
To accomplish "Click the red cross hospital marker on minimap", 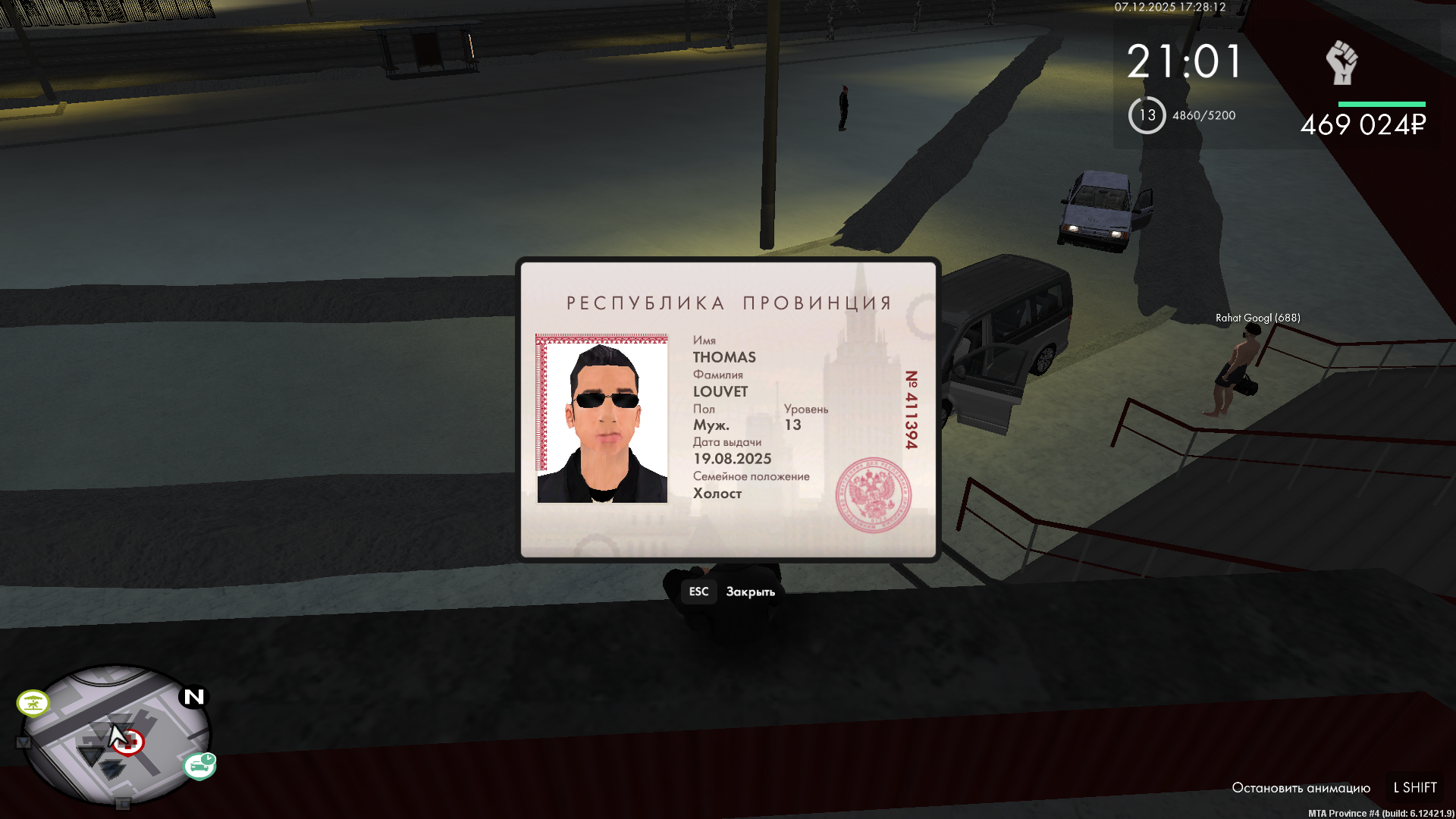I will [129, 742].
